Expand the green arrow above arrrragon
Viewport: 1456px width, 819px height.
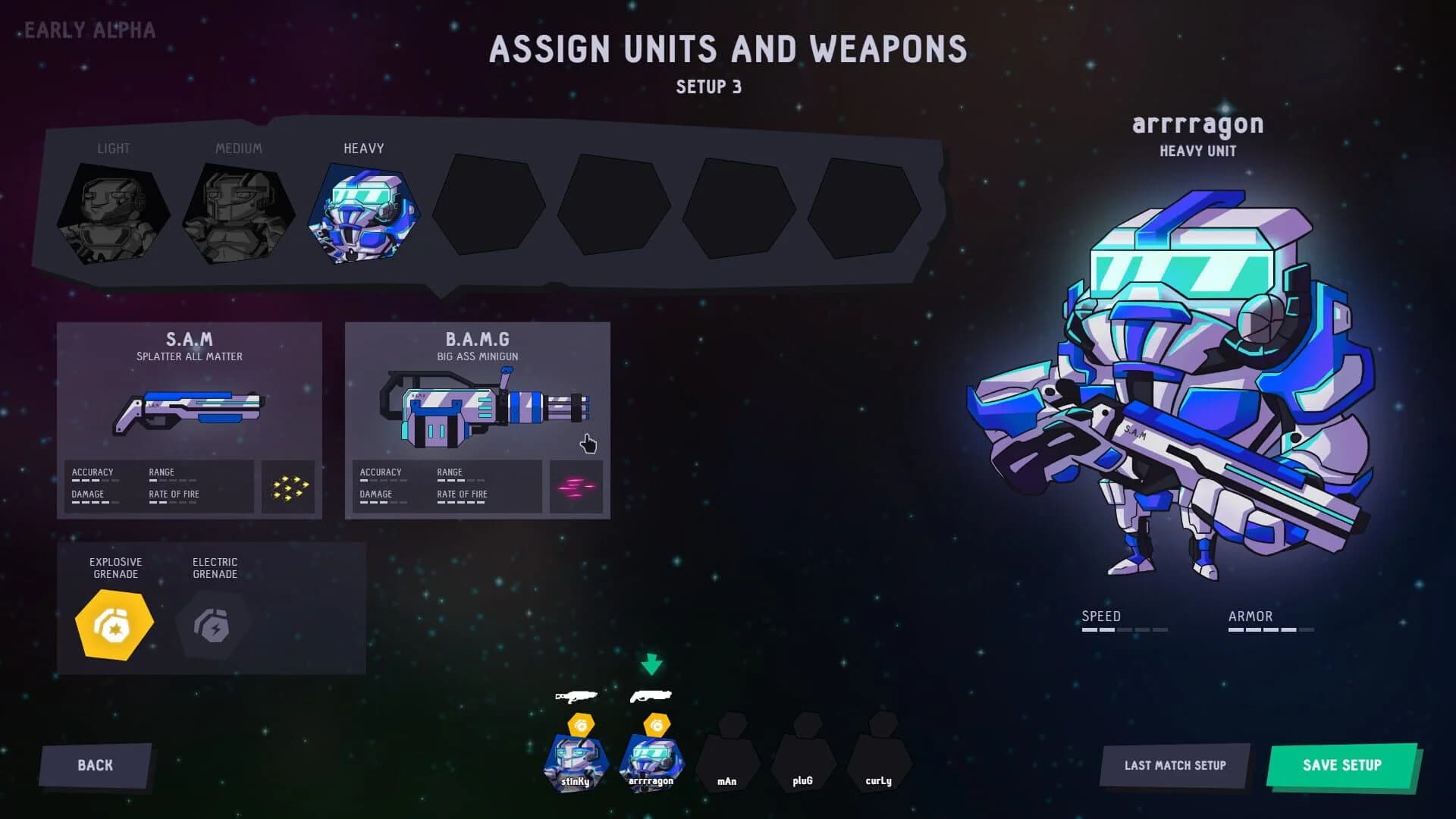(x=652, y=663)
